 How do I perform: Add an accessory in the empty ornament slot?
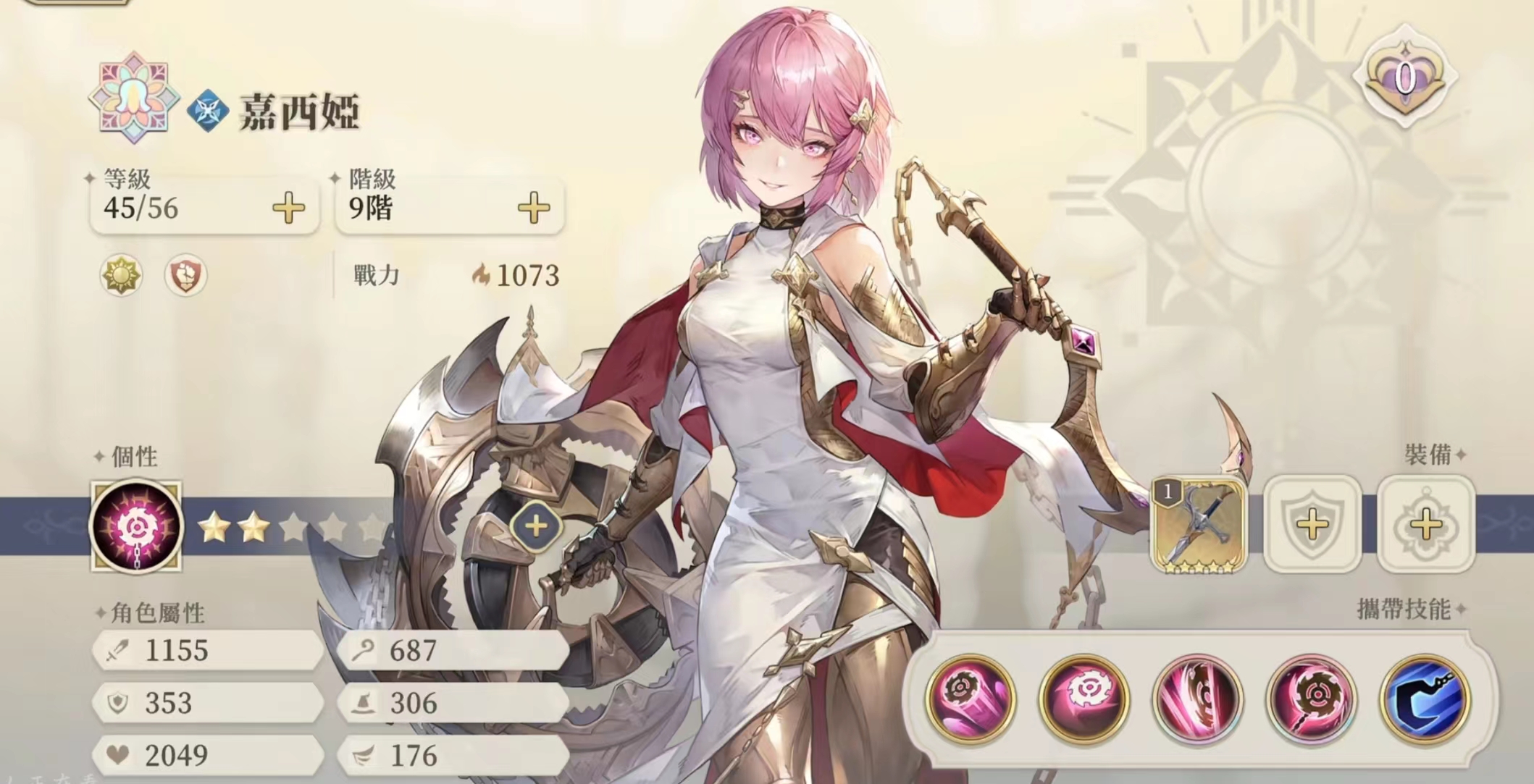[1425, 525]
